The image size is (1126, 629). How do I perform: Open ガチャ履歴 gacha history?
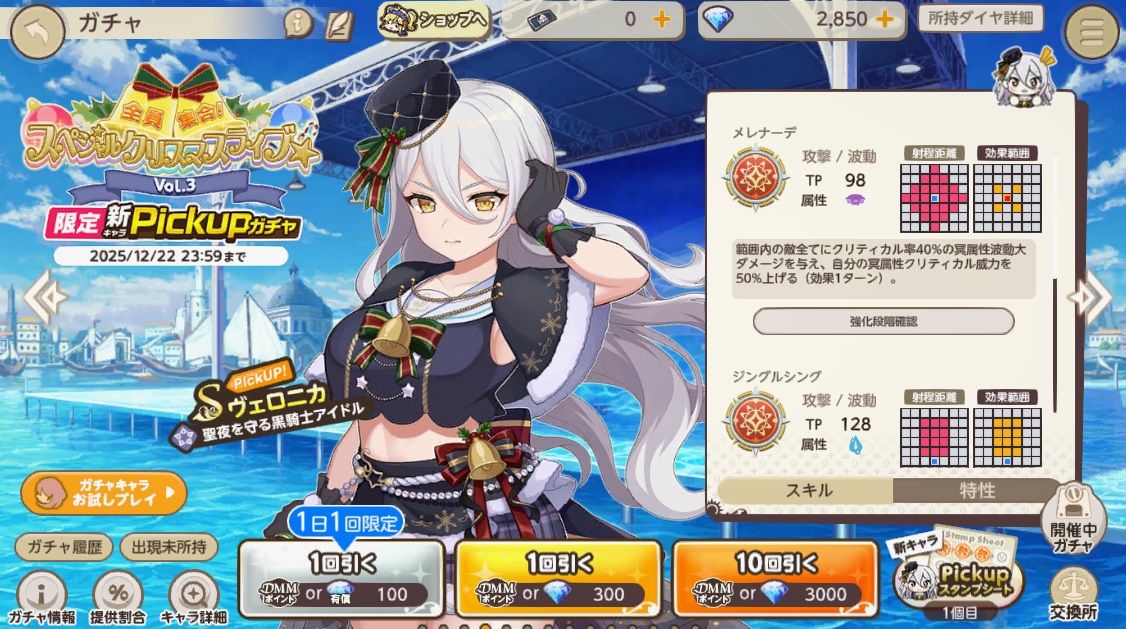[x=62, y=546]
